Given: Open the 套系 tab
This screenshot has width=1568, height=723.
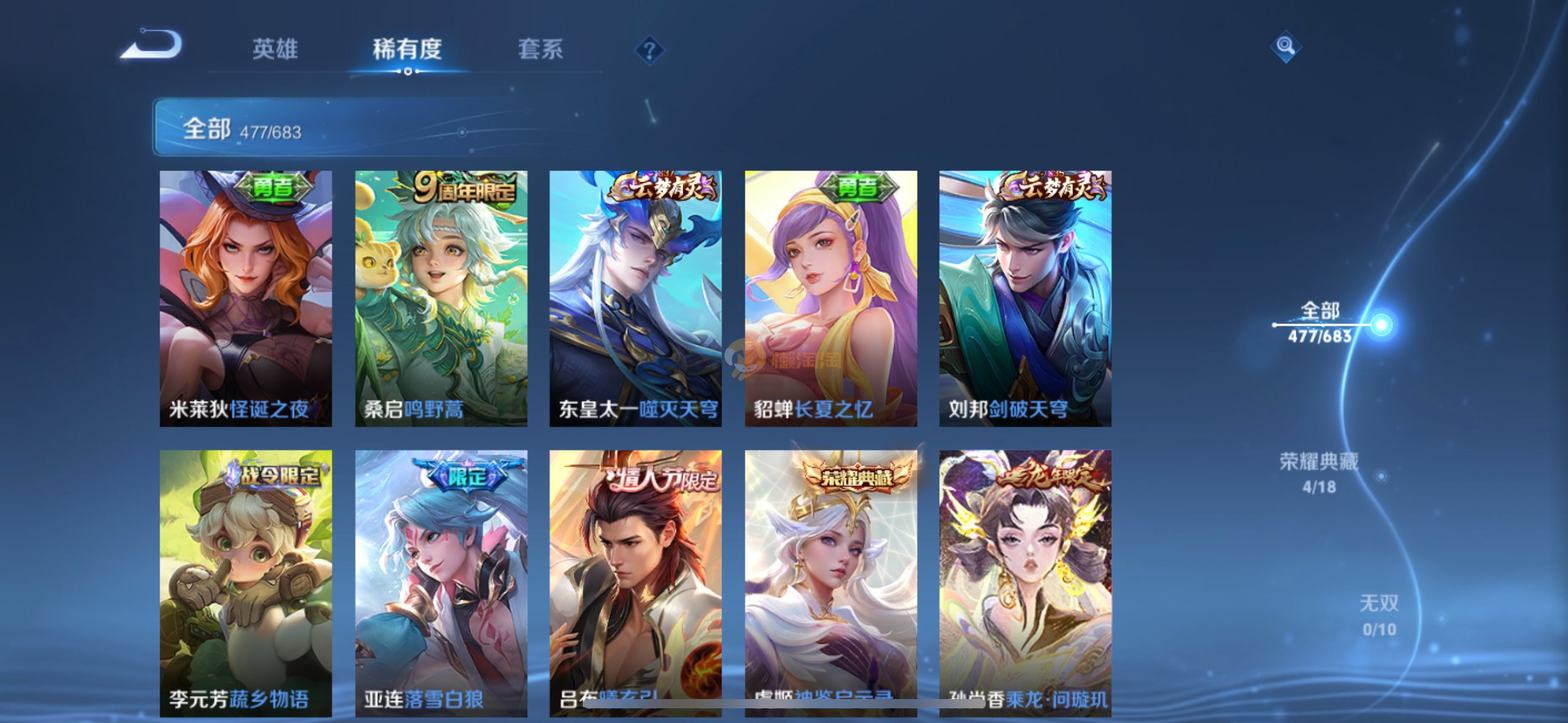Looking at the screenshot, I should pos(540,49).
